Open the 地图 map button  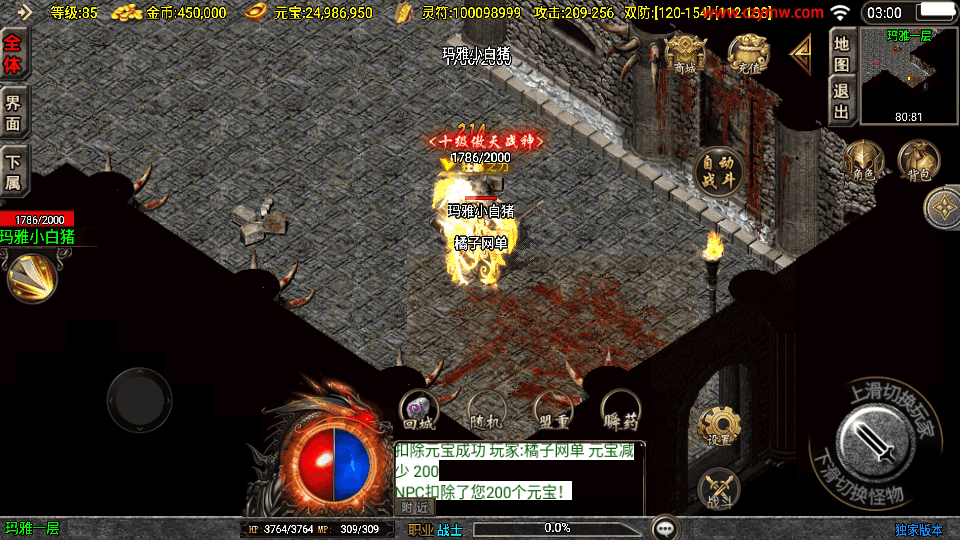[842, 54]
